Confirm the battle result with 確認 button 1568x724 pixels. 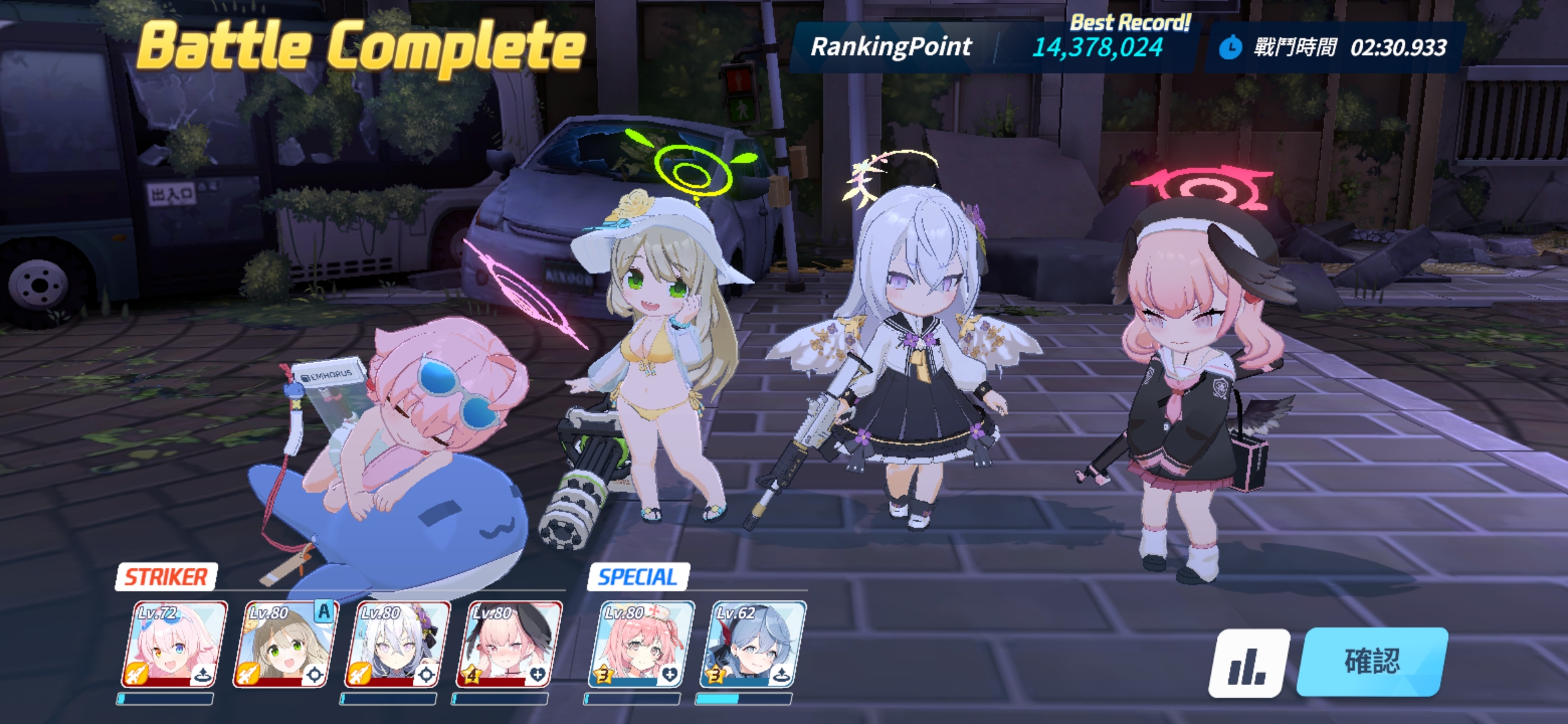pos(1372,662)
